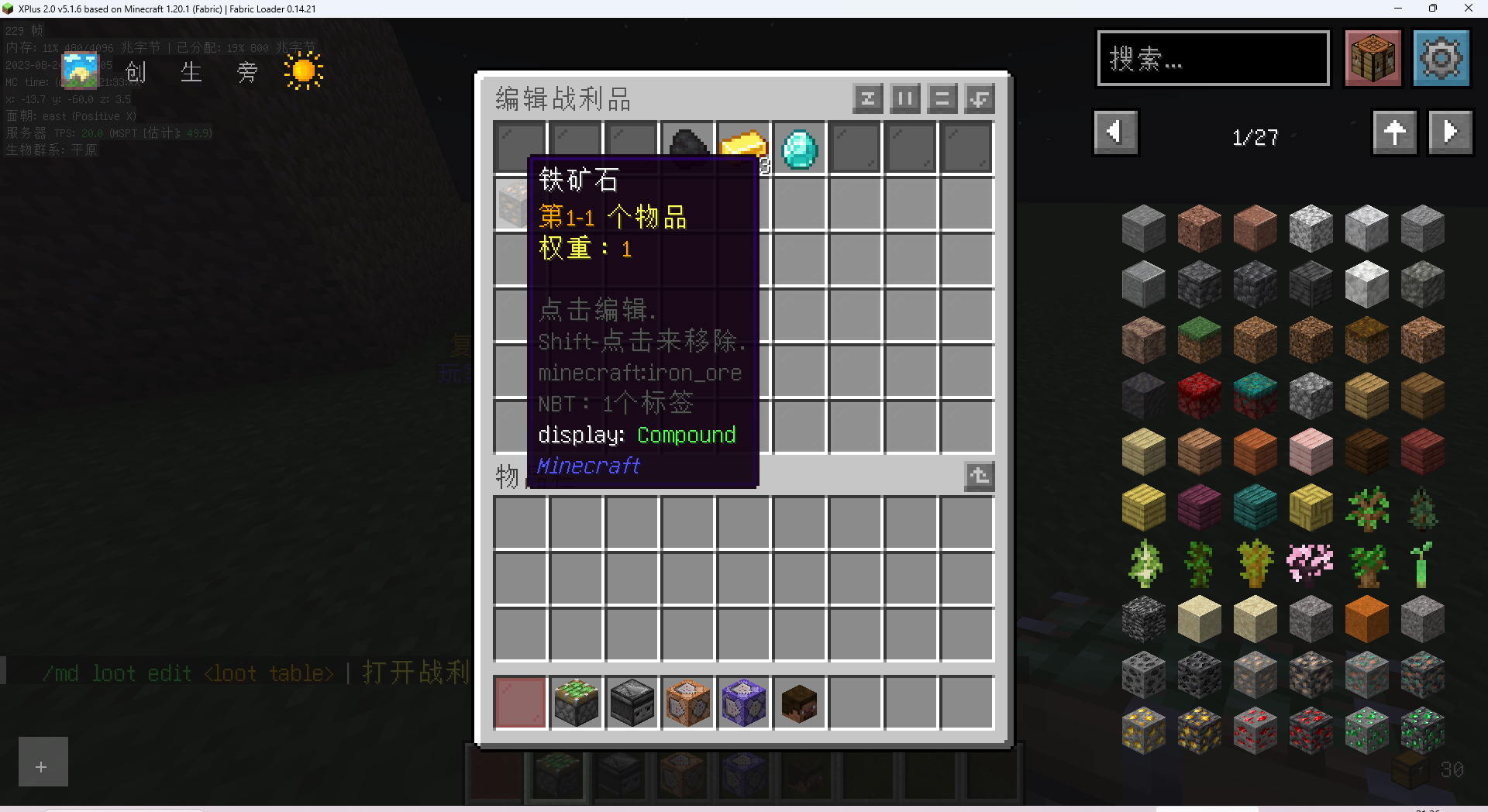The width and height of the screenshot is (1488, 812).
Task: Click the 搜索 search input field
Action: tap(1213, 58)
